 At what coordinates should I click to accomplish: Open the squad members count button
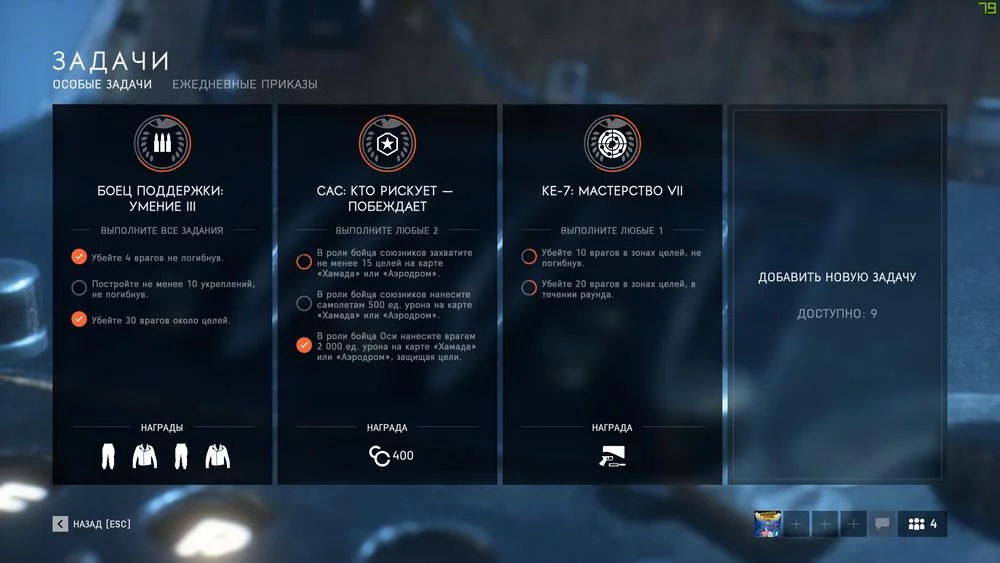coord(921,524)
